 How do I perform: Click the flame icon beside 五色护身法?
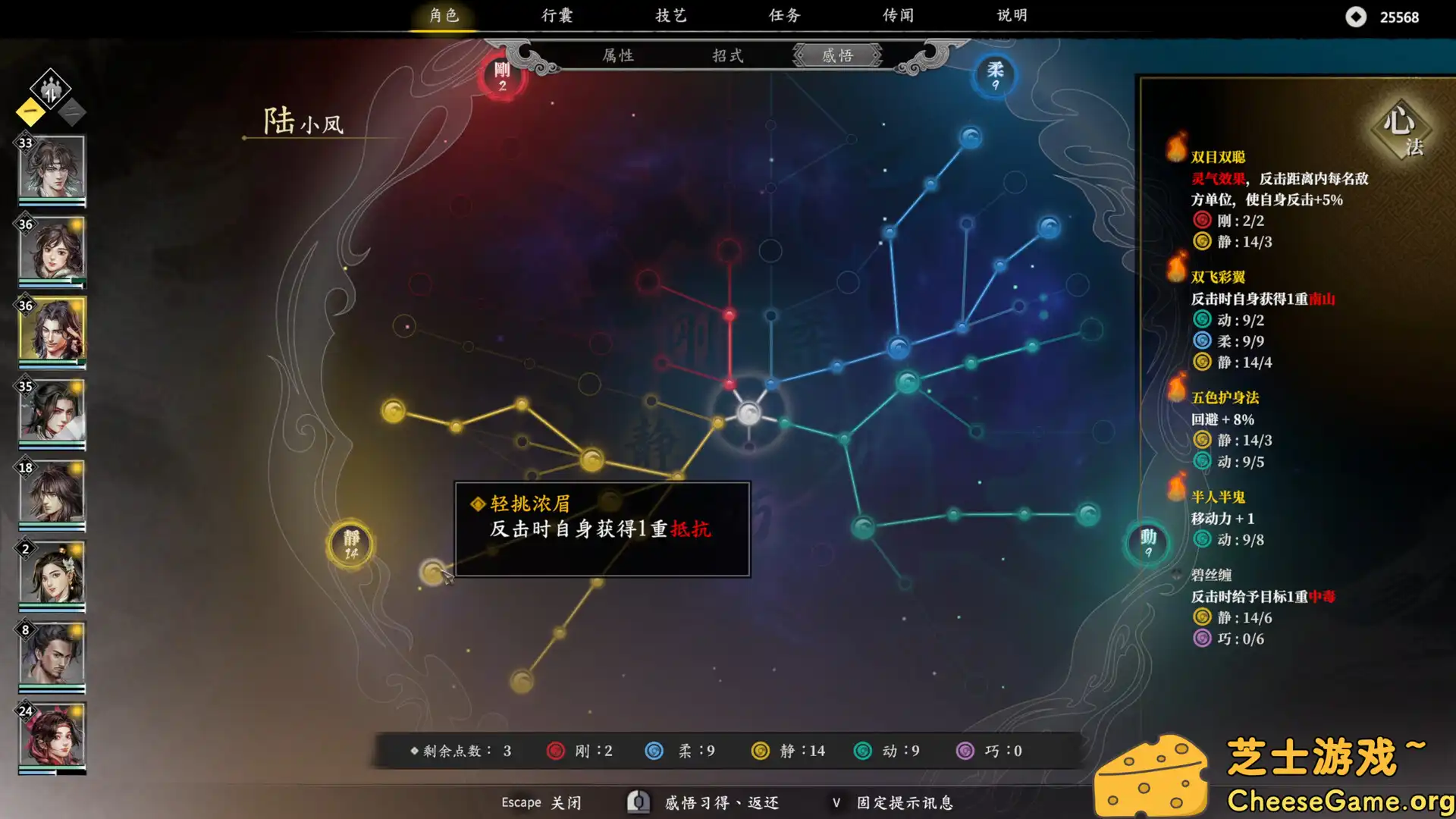pyautogui.click(x=1175, y=396)
